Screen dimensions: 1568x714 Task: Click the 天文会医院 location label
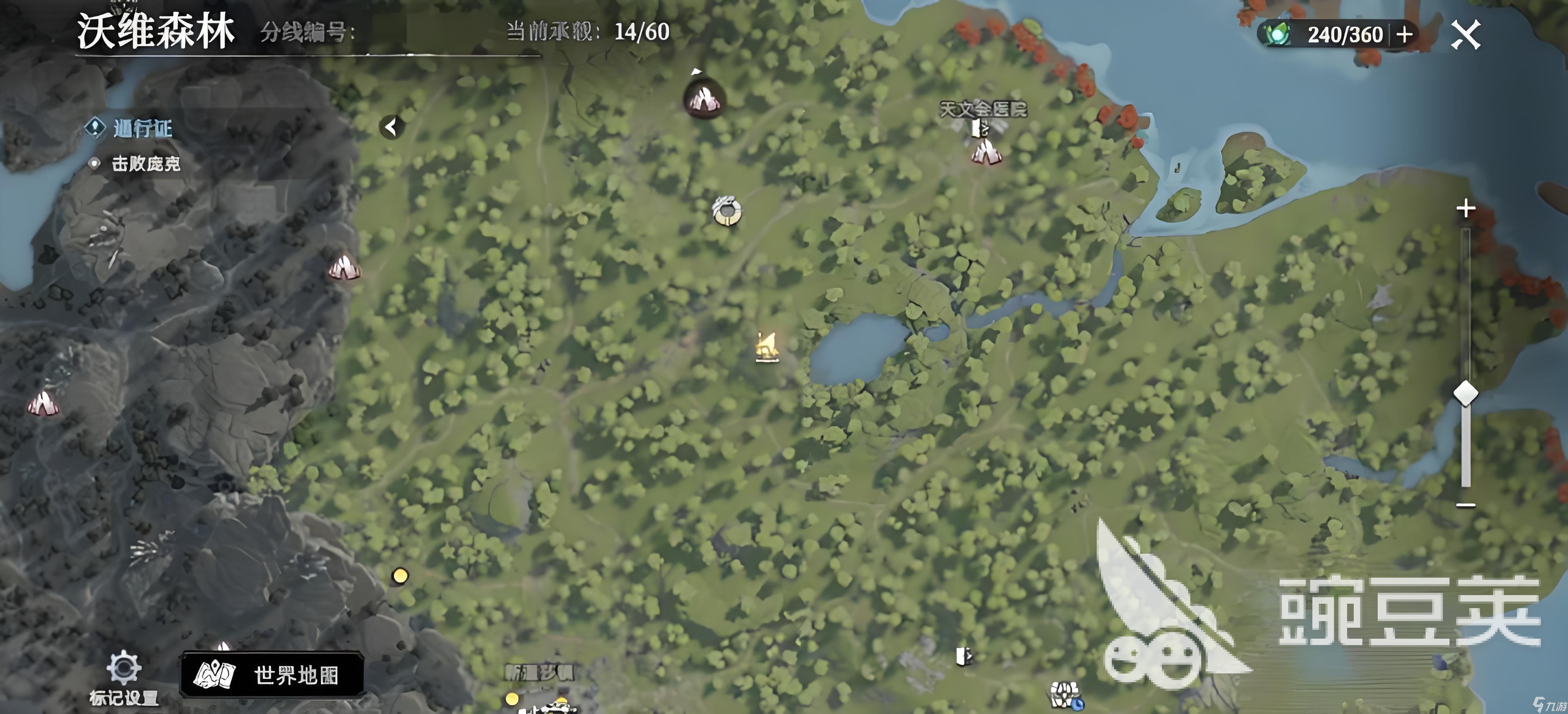[x=983, y=109]
